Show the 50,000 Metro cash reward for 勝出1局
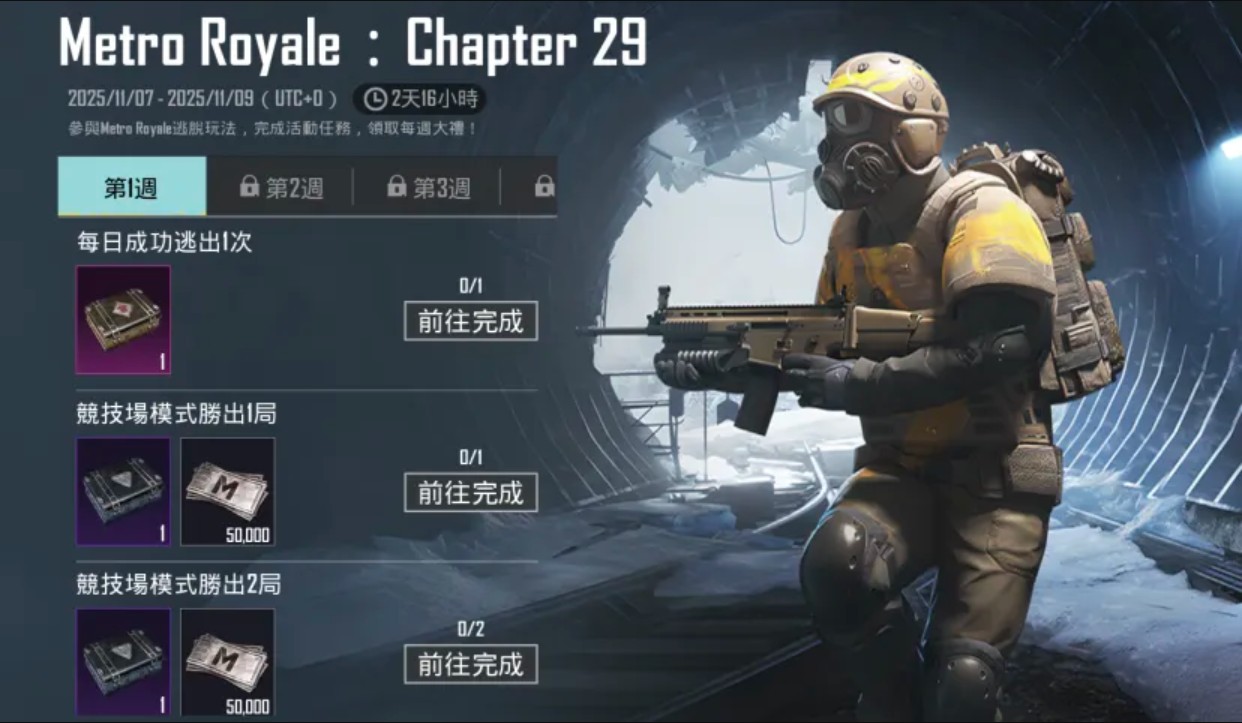 227,492
